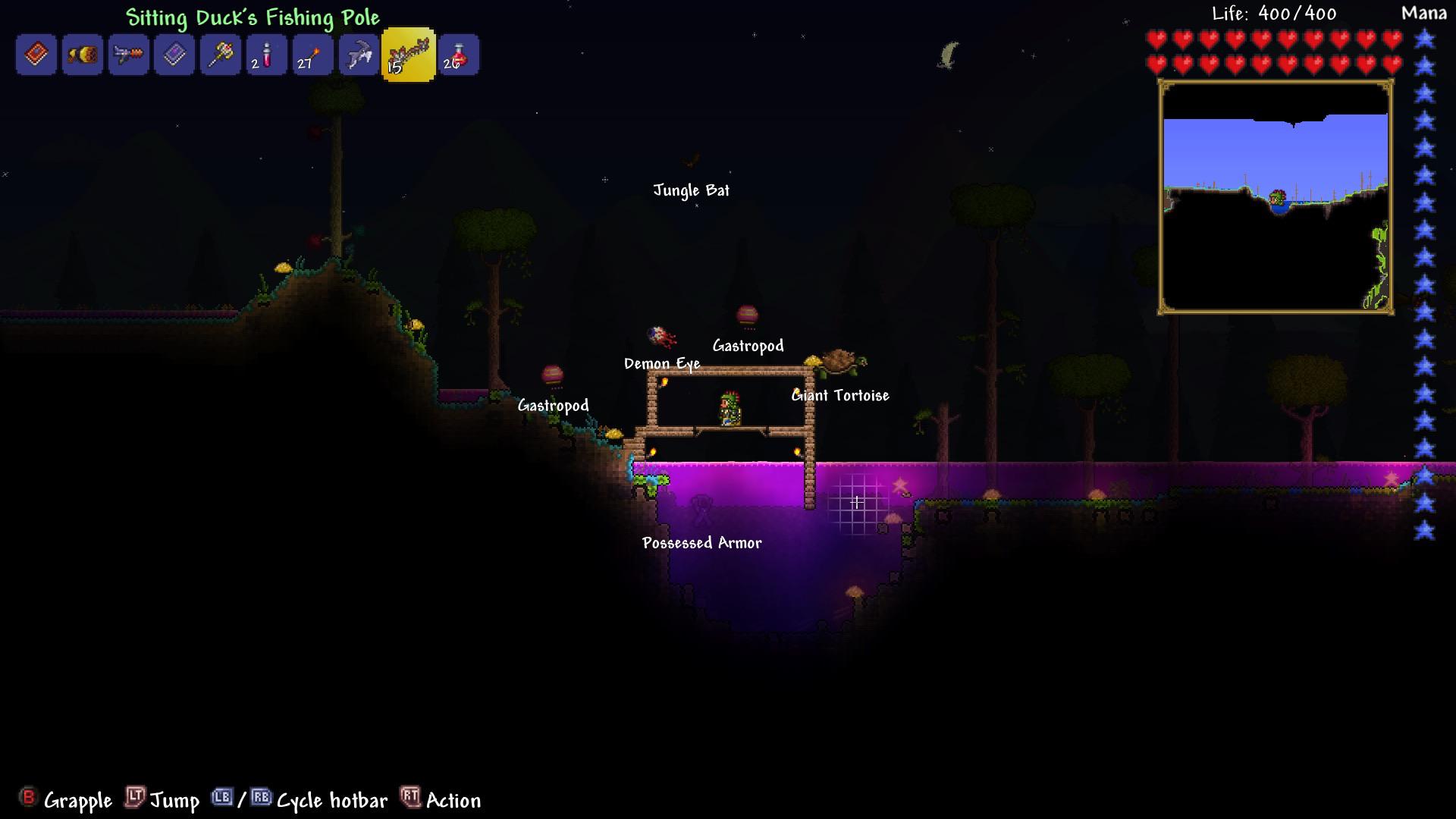The height and width of the screenshot is (819, 1456).
Task: Click the RT button prompt next to Action
Action: coord(409,799)
